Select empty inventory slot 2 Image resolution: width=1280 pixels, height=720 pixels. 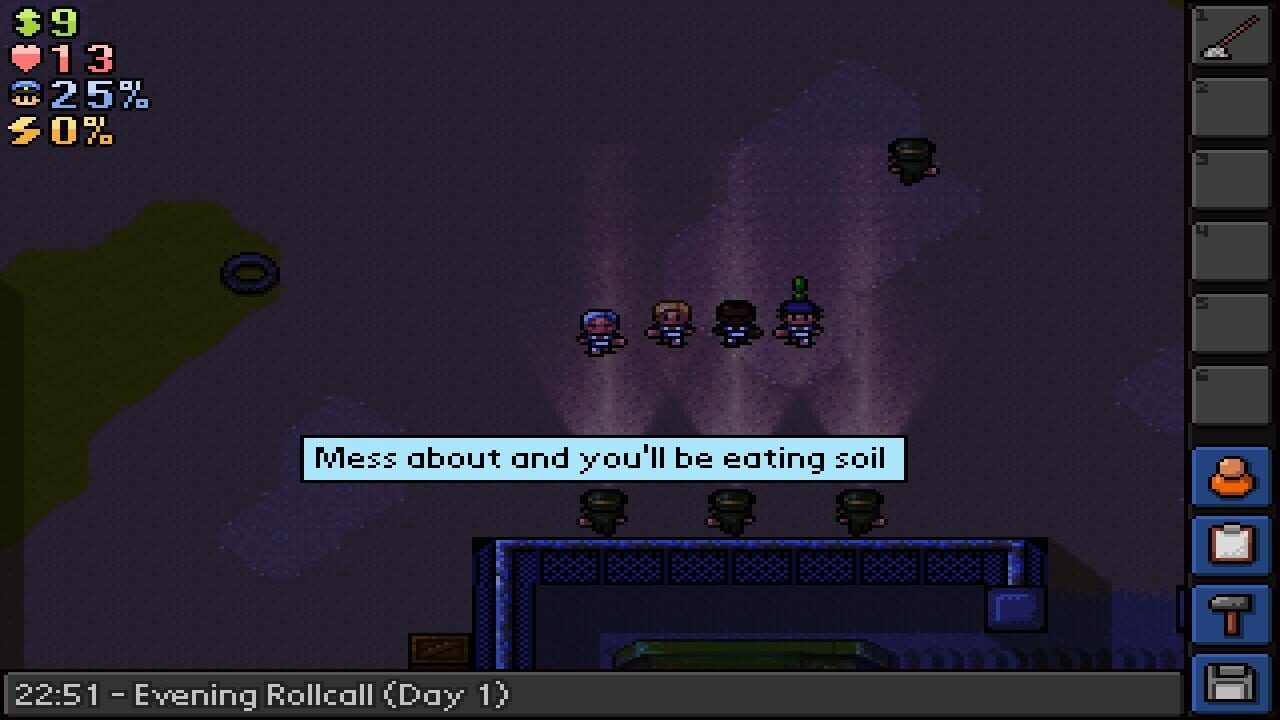[x=1232, y=106]
